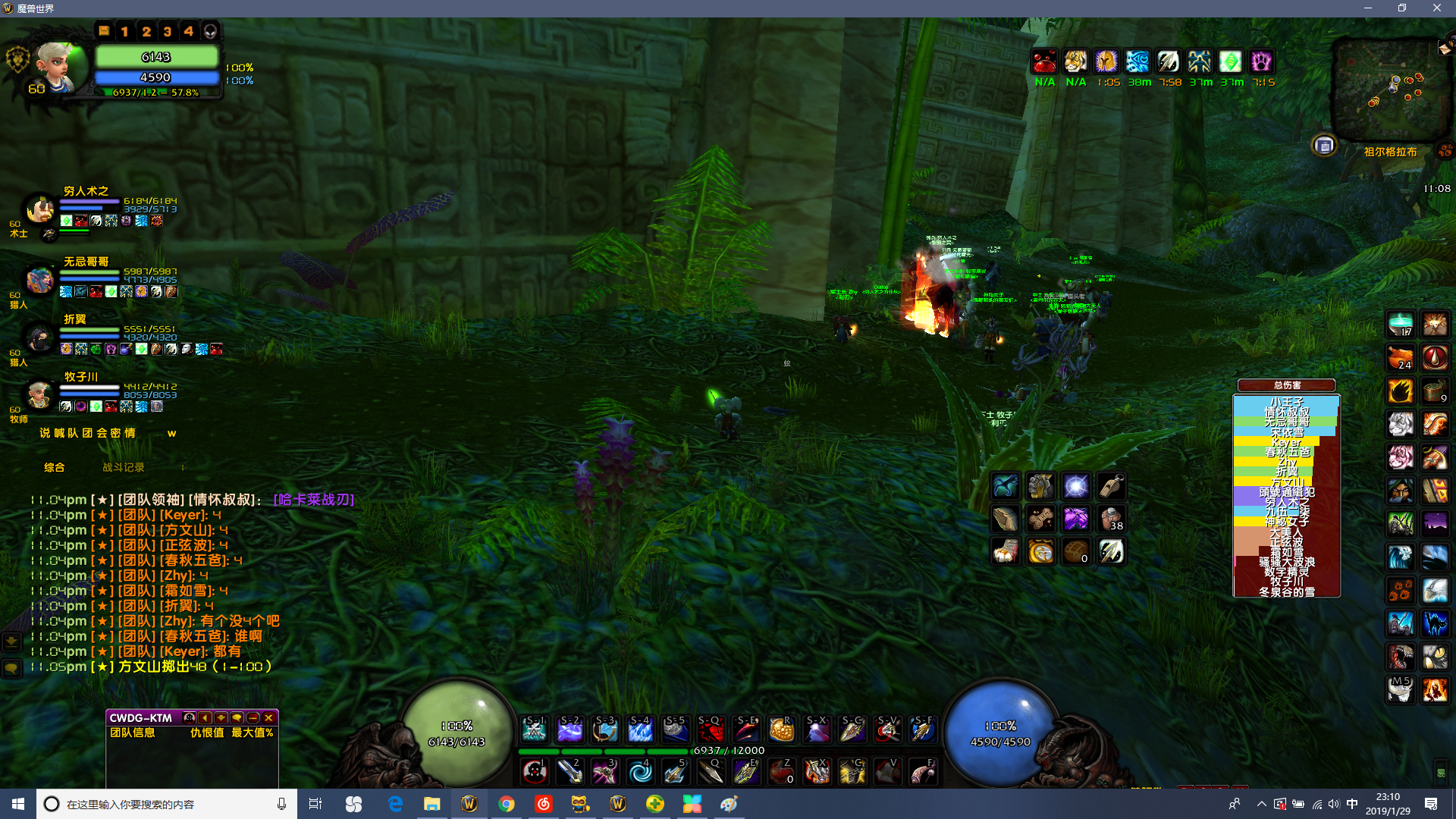Use the whistle item slot
Viewport: 1456px width, 819px height.
1111,485
